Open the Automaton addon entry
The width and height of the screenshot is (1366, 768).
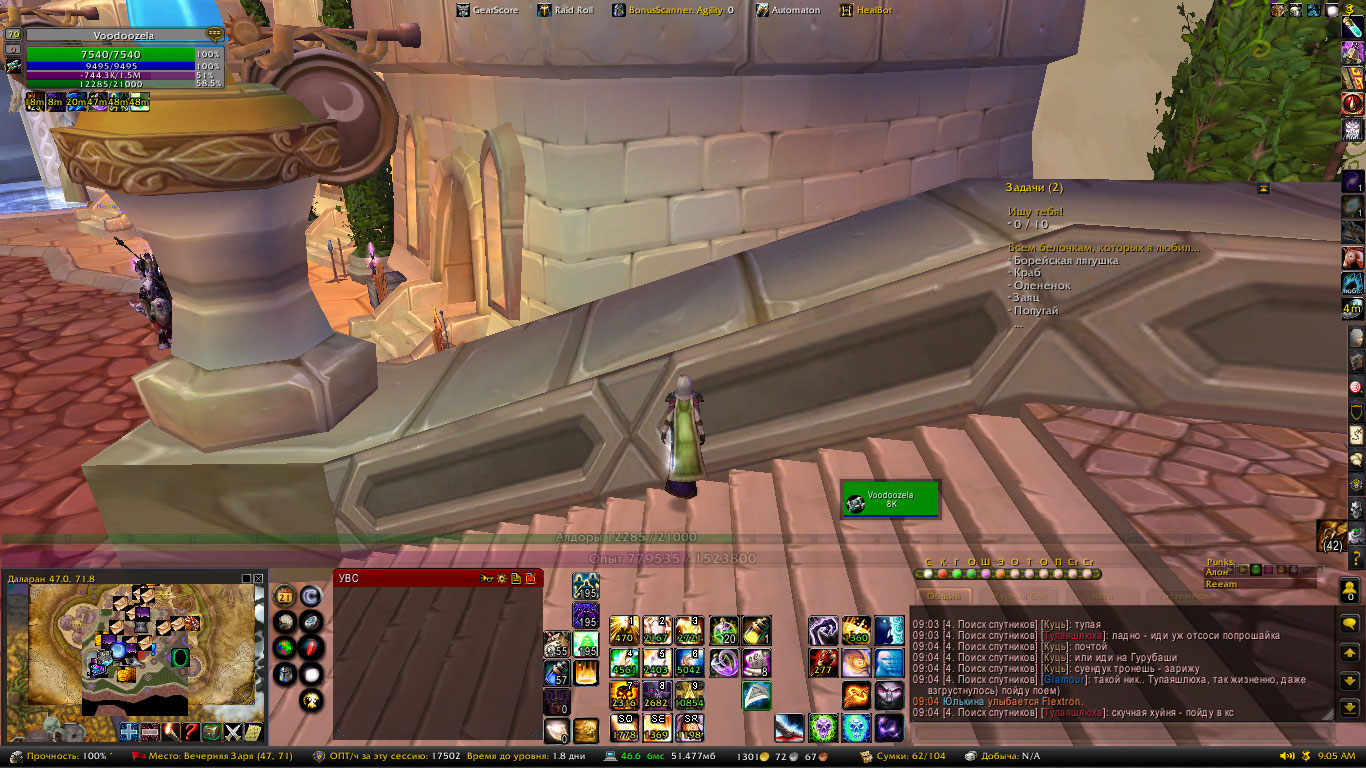788,10
